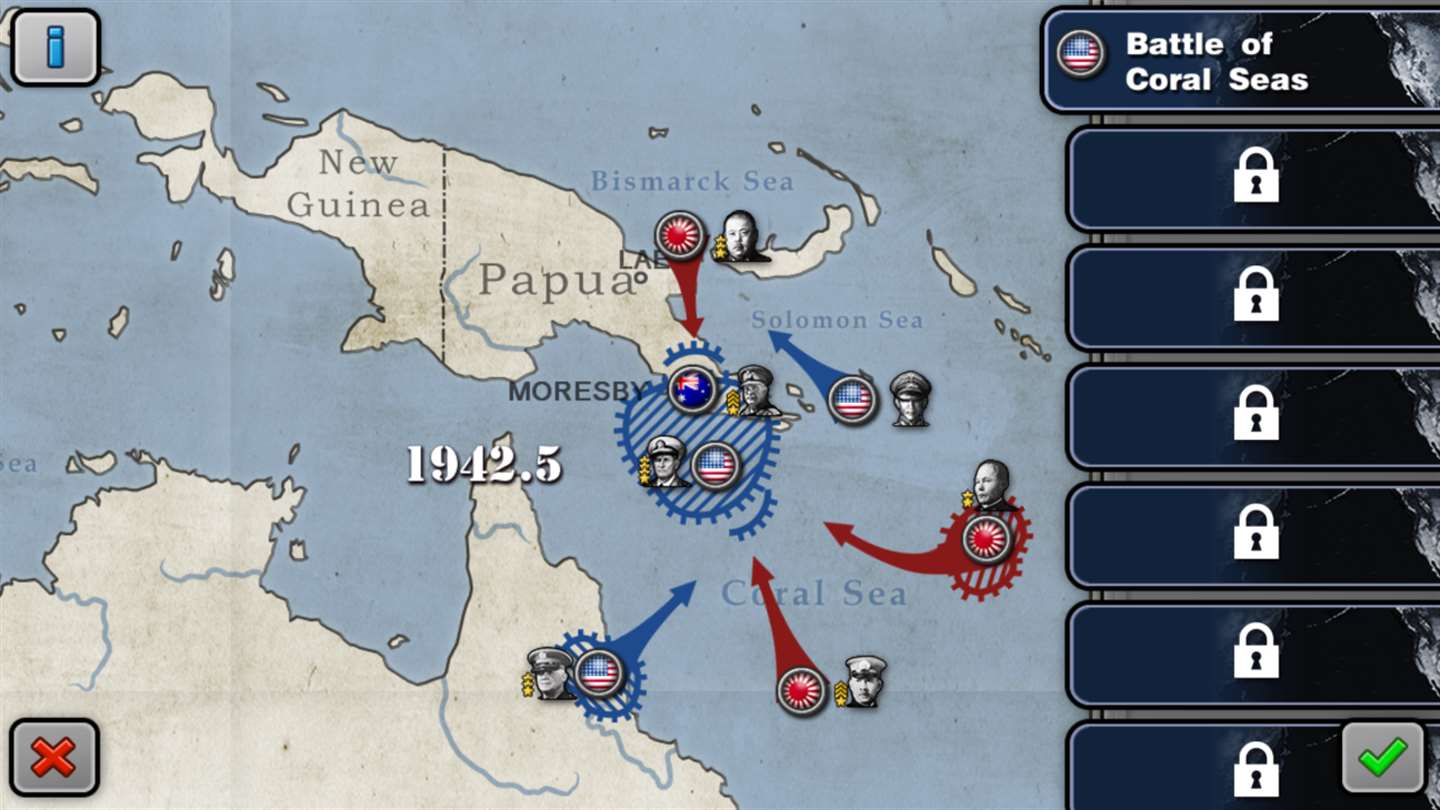The image size is (1440, 810).
Task: Pick the US flag inside the blue striped zone
Action: coord(715,466)
